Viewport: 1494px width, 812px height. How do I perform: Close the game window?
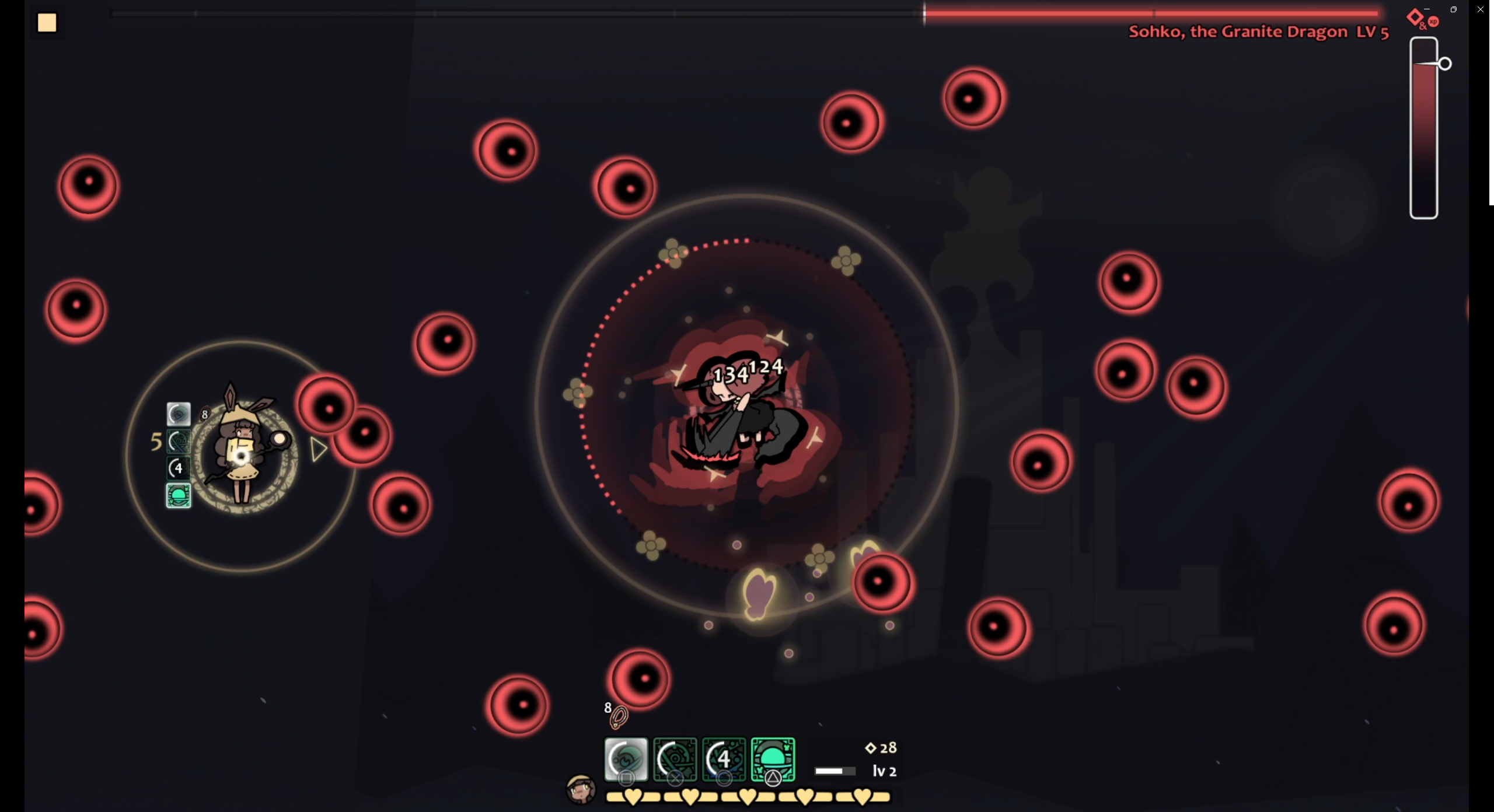(x=1480, y=9)
